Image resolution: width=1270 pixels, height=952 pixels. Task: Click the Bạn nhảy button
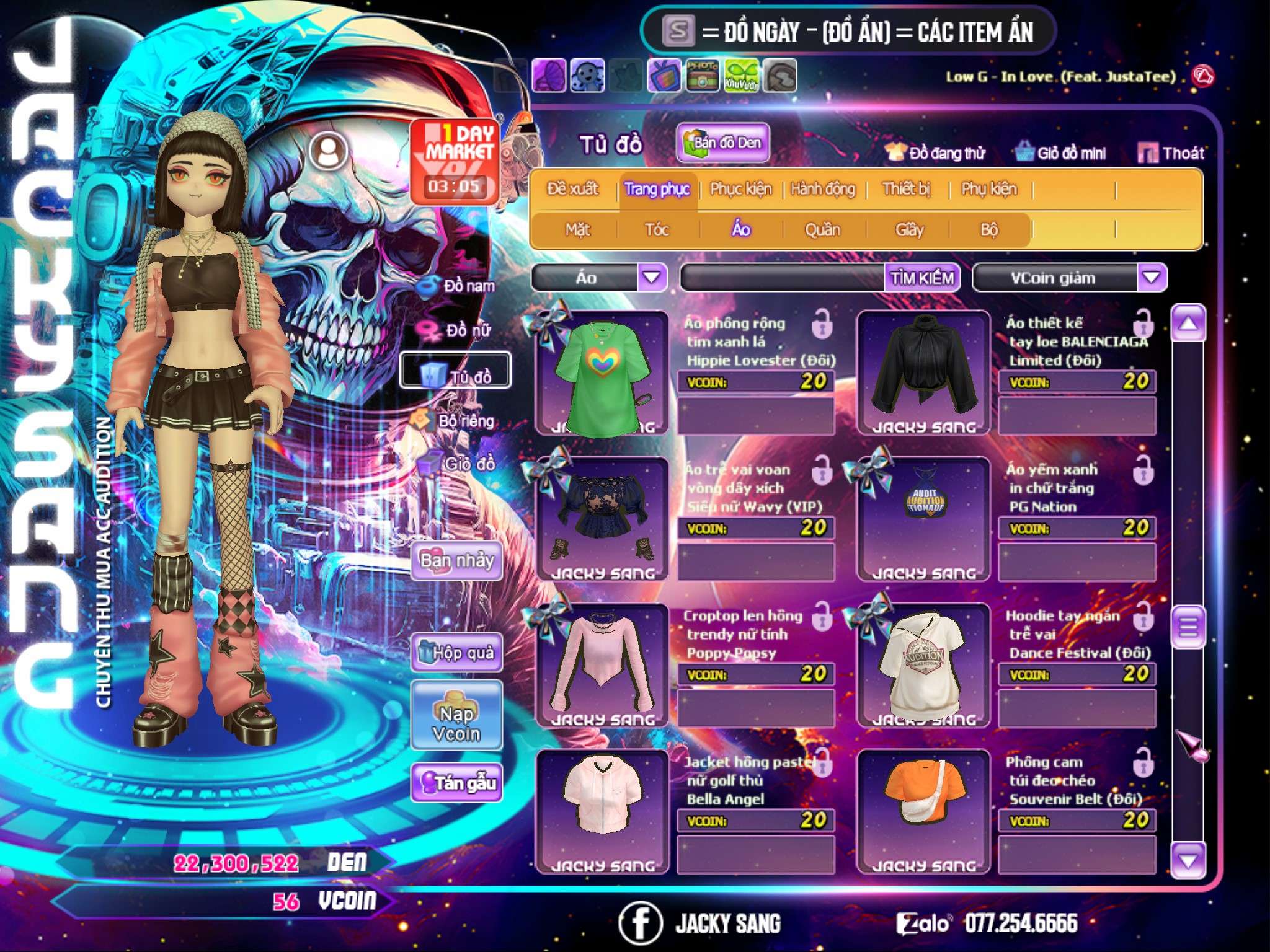tap(456, 561)
